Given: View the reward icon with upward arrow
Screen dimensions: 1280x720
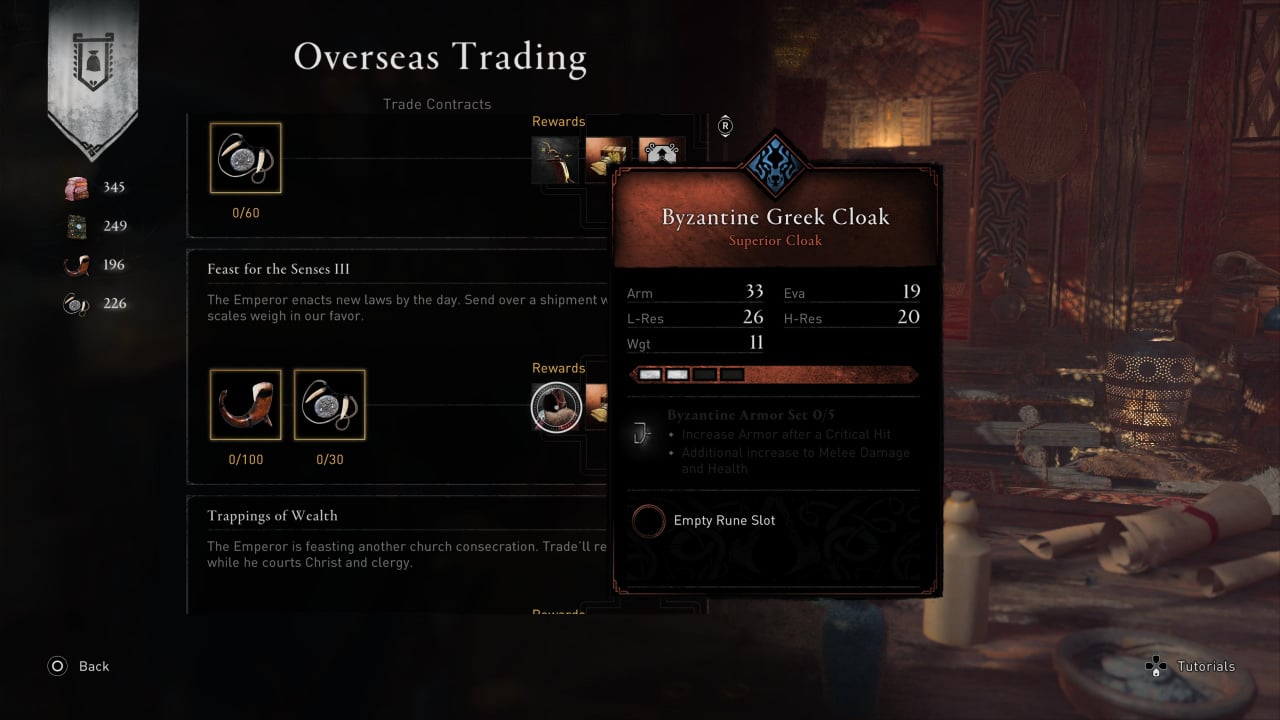Looking at the screenshot, I should [x=661, y=152].
